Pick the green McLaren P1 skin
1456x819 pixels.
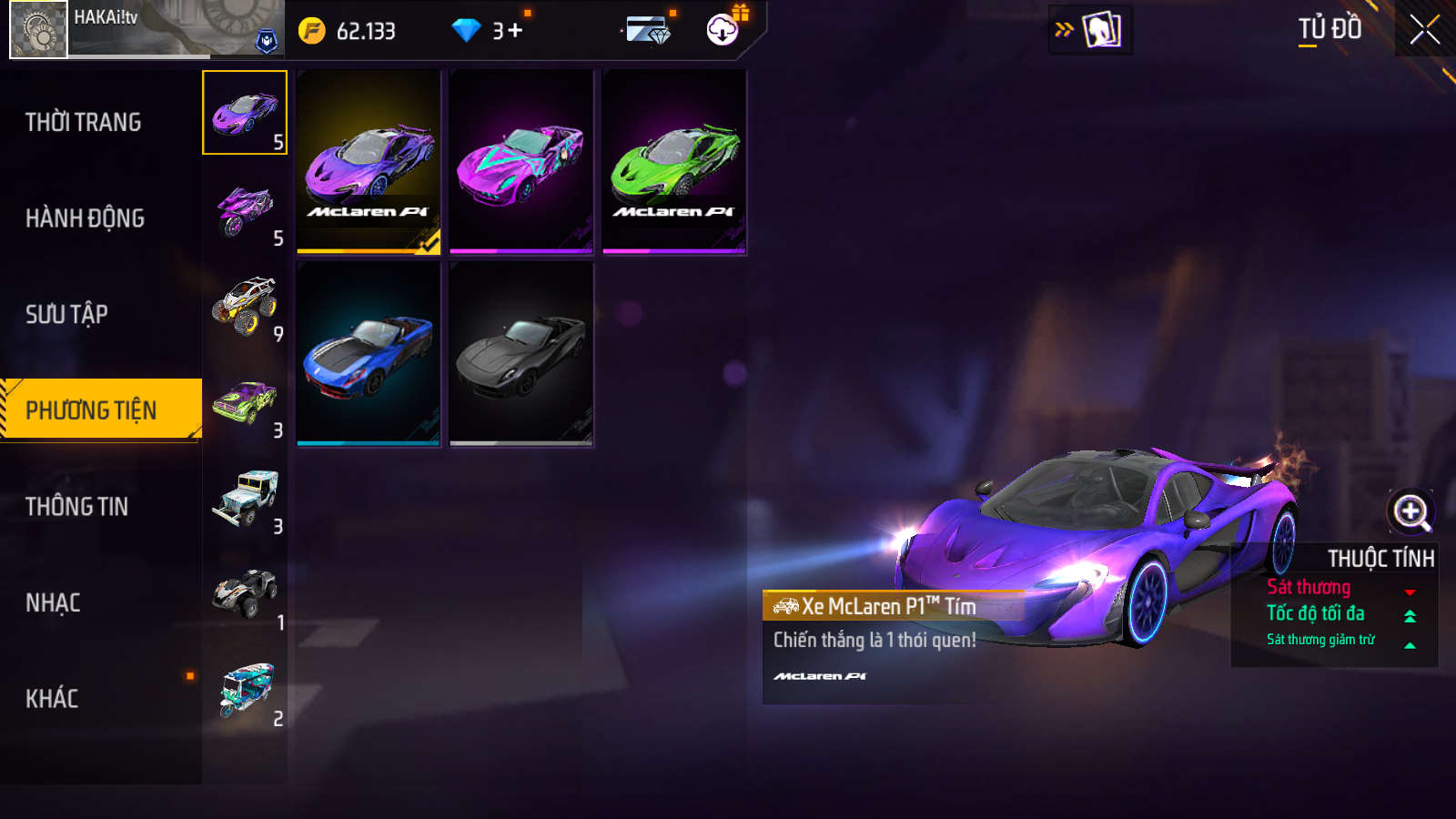[674, 162]
